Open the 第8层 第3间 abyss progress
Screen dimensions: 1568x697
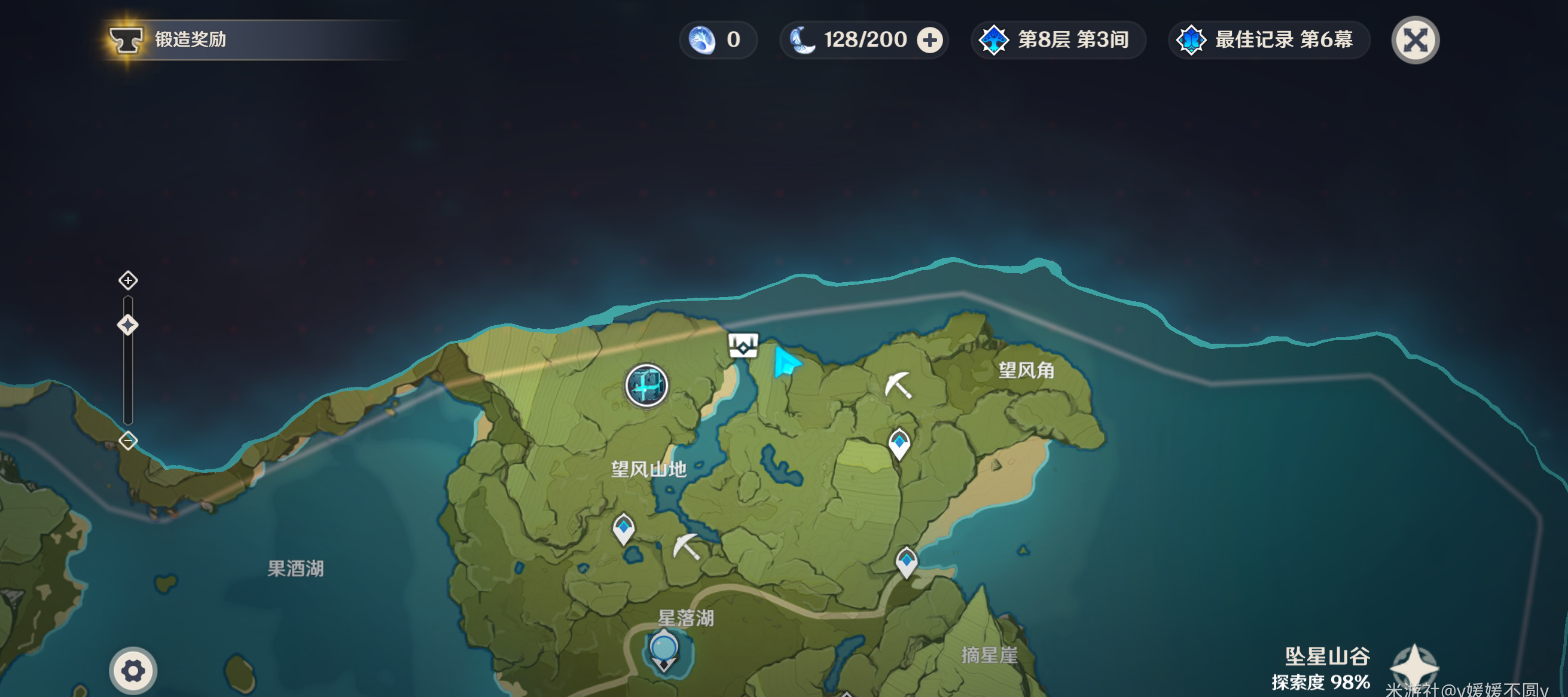tap(1058, 40)
